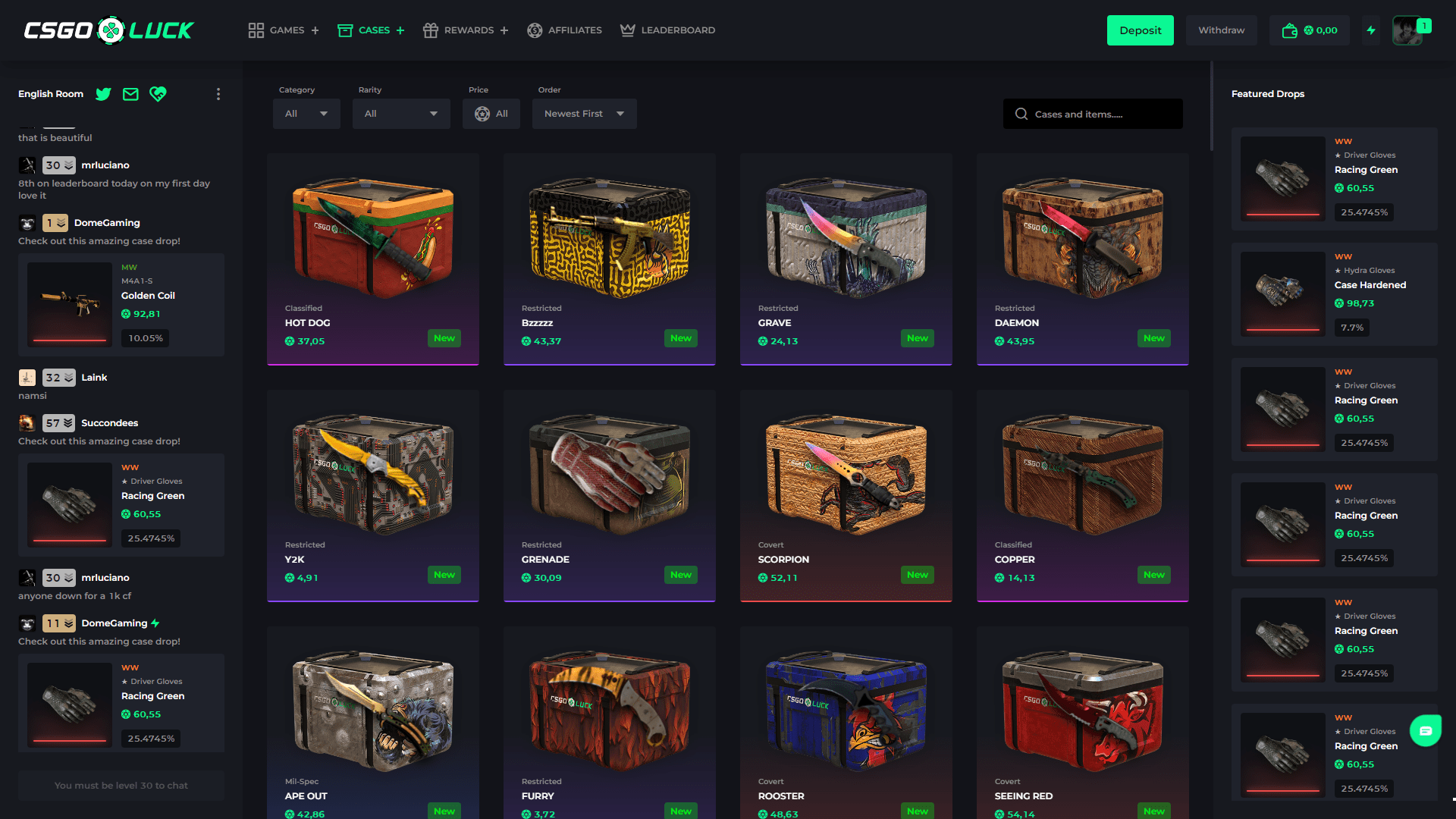
Task: Open the Category dropdown set to All
Action: tap(306, 113)
